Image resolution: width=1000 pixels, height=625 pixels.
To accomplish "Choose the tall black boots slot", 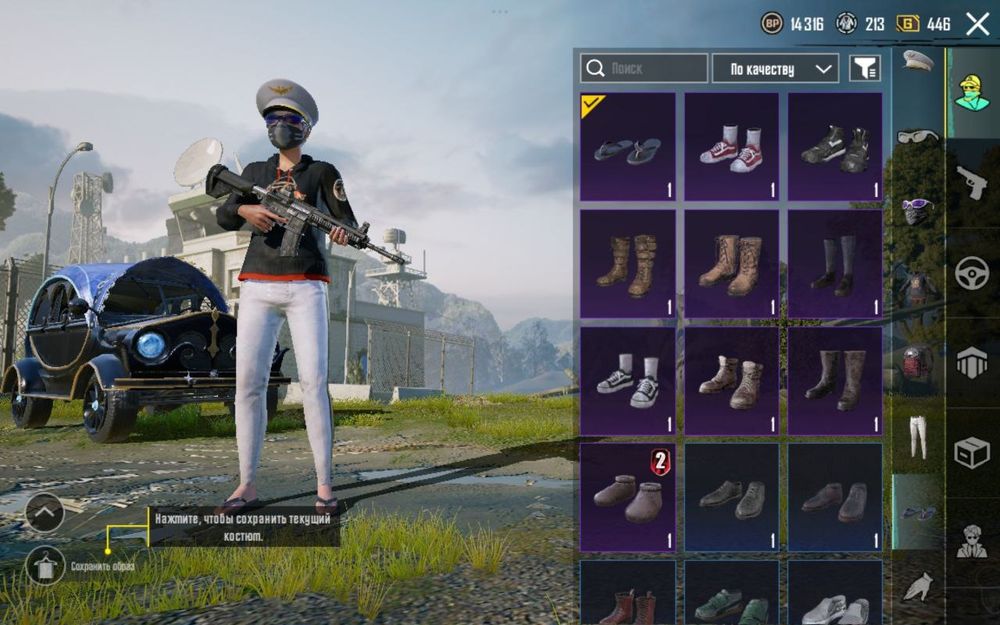I will [835, 264].
